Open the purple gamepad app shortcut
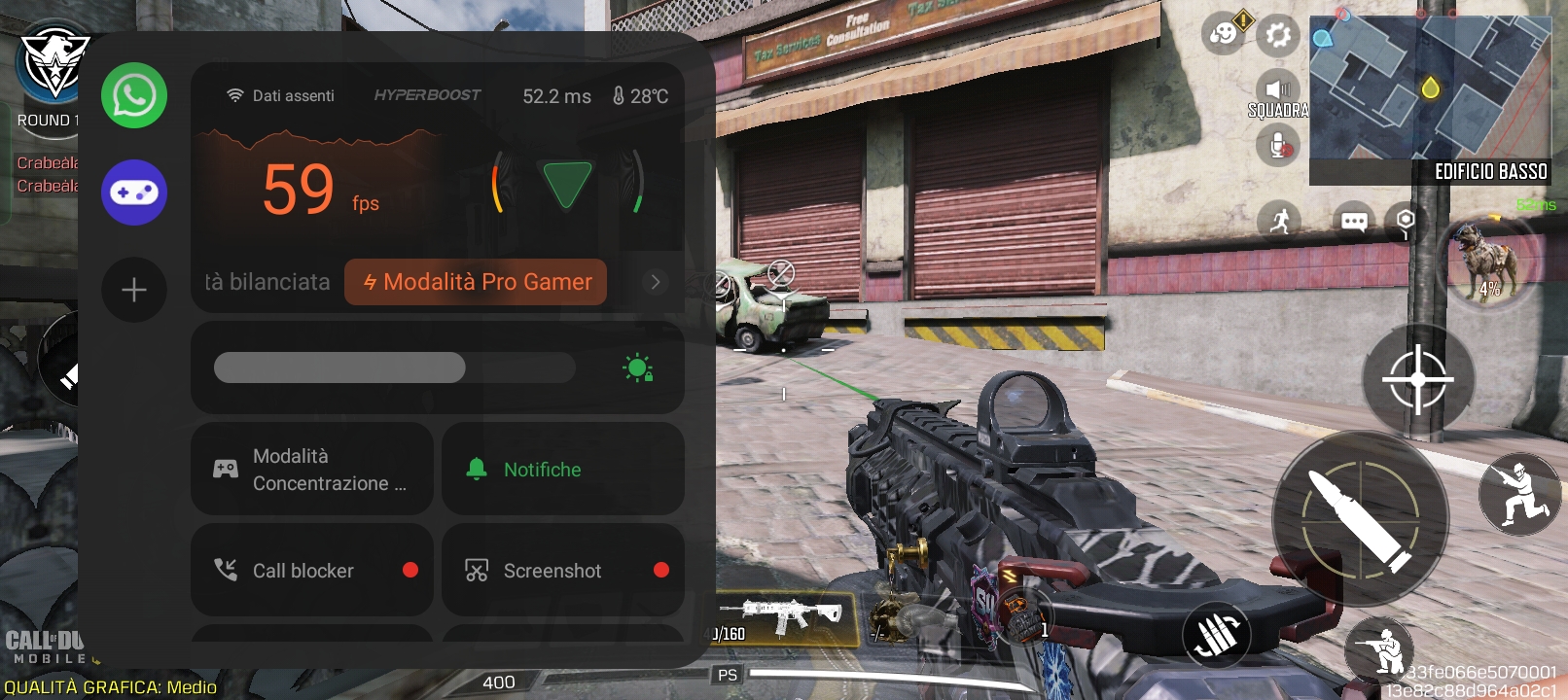Screen dimensions: 1568x700 click(134, 192)
